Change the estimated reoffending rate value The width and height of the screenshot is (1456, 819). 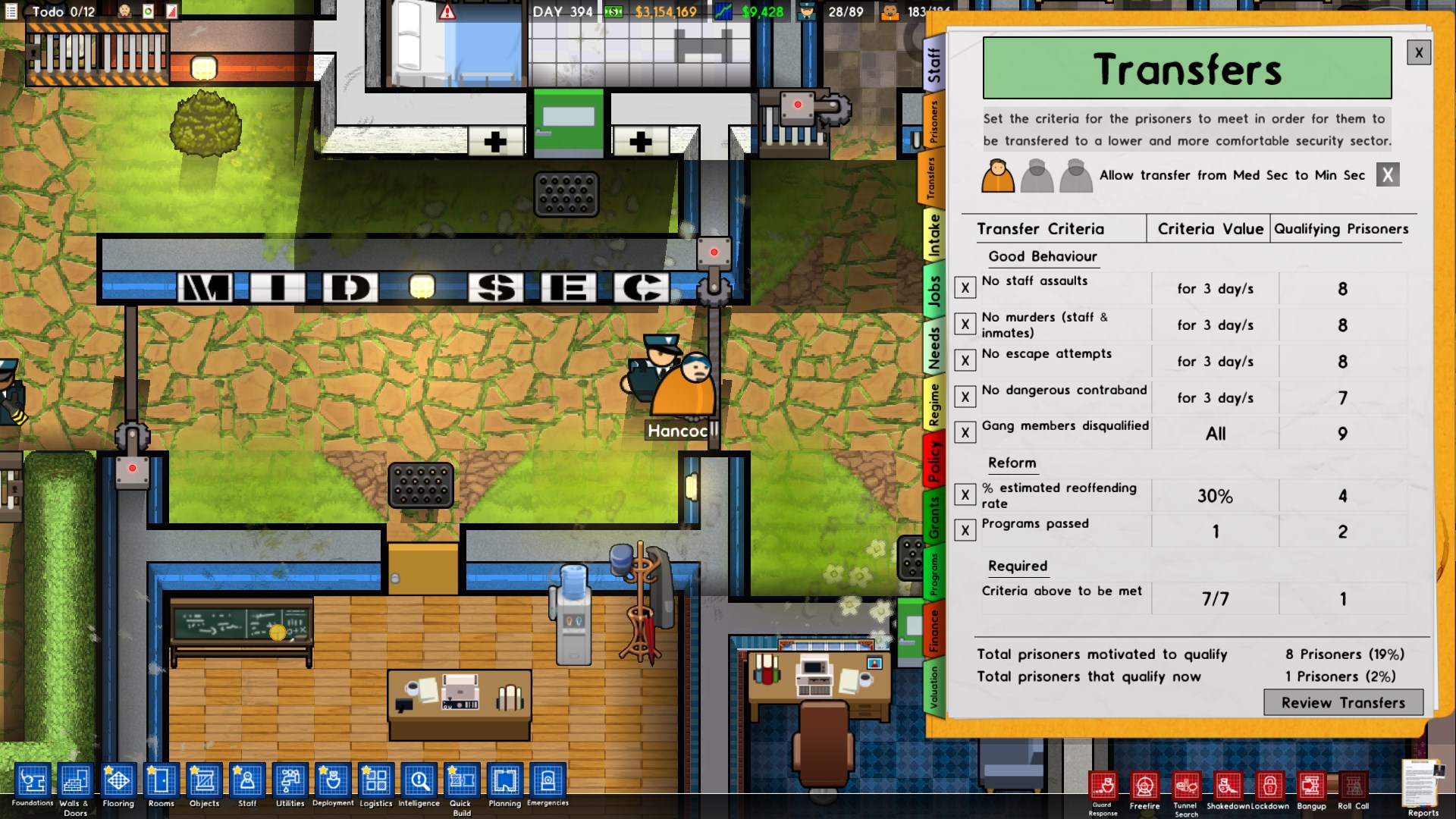1214,495
